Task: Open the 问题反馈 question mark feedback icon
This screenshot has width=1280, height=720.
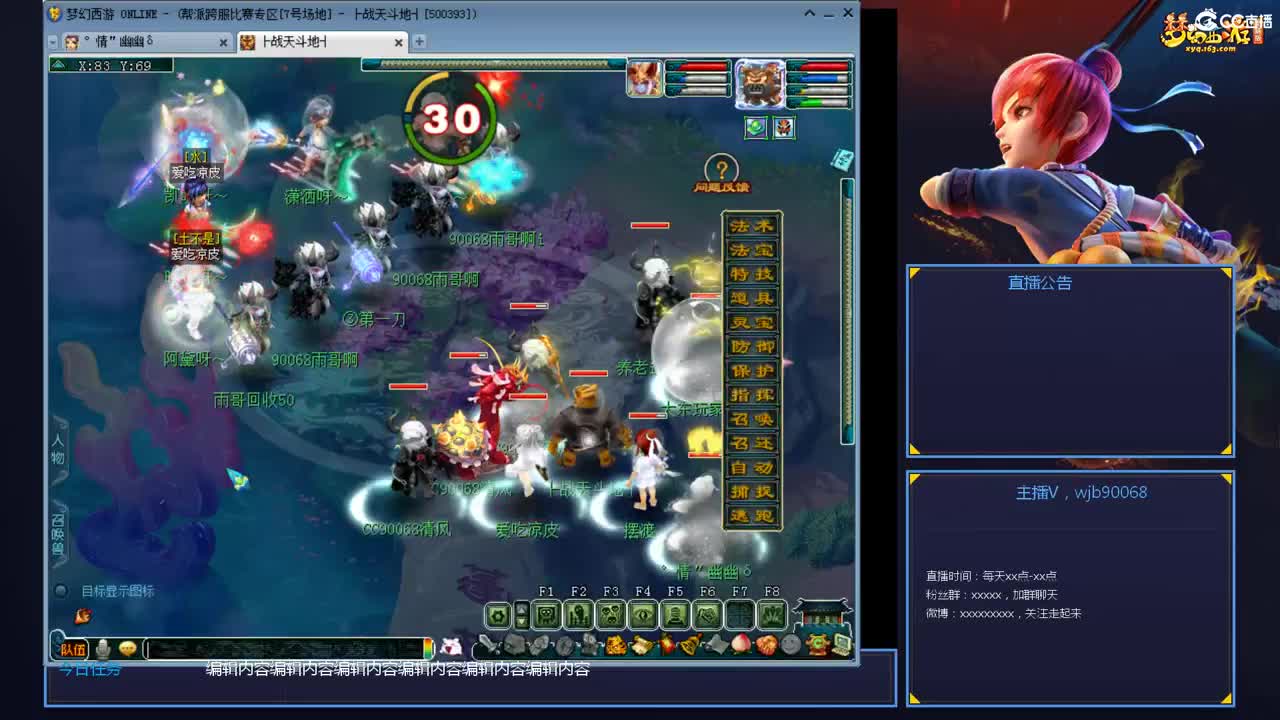Action: (x=721, y=167)
